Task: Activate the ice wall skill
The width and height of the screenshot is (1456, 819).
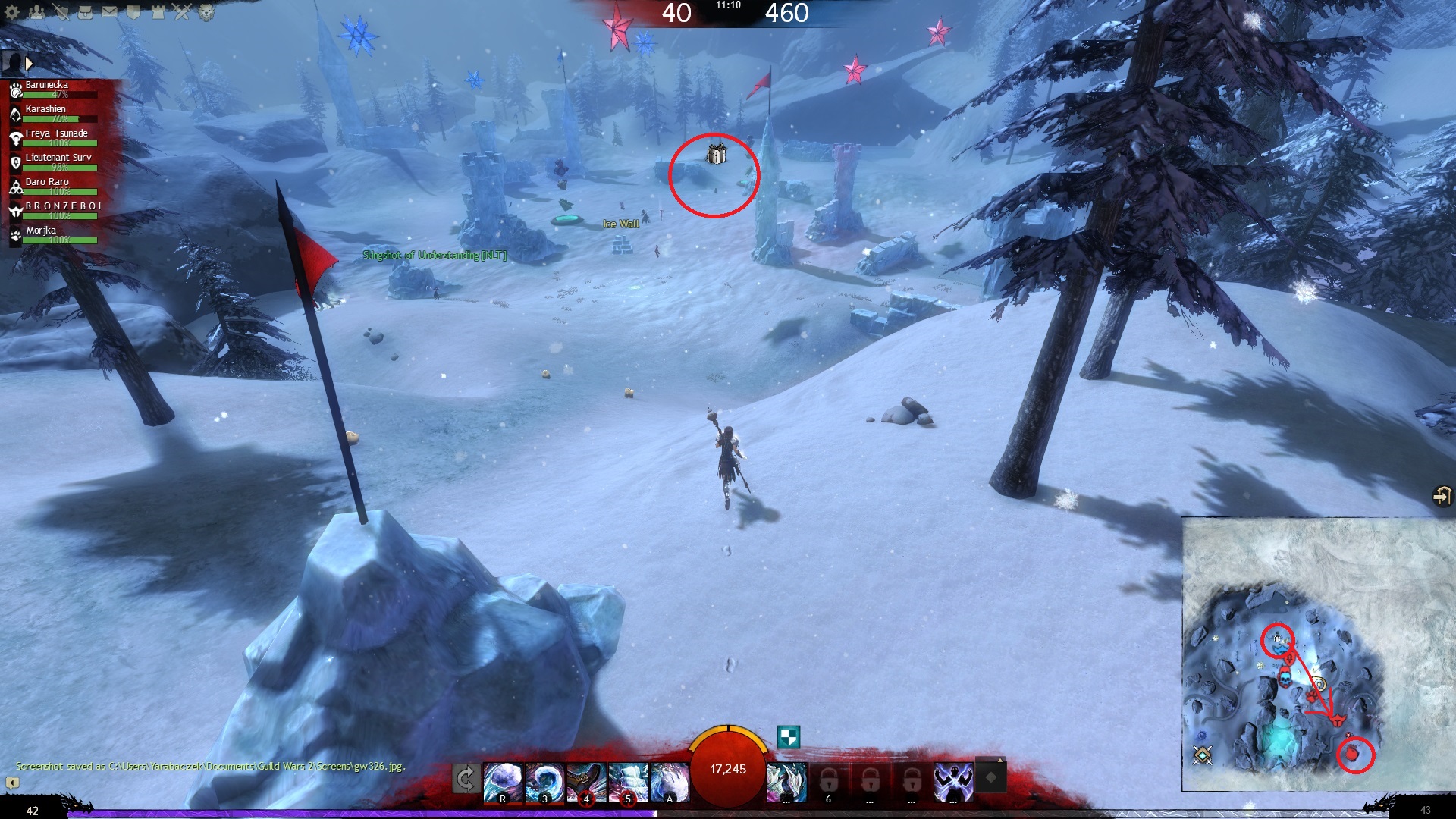Action: [628, 782]
